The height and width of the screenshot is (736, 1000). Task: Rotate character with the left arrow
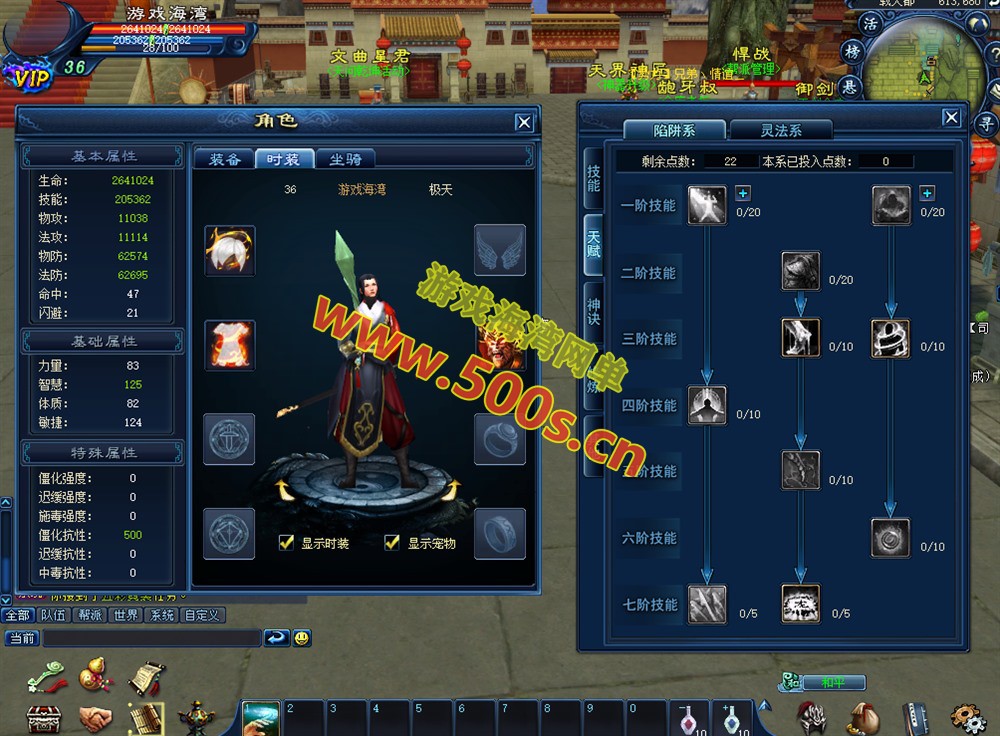pyautogui.click(x=287, y=489)
